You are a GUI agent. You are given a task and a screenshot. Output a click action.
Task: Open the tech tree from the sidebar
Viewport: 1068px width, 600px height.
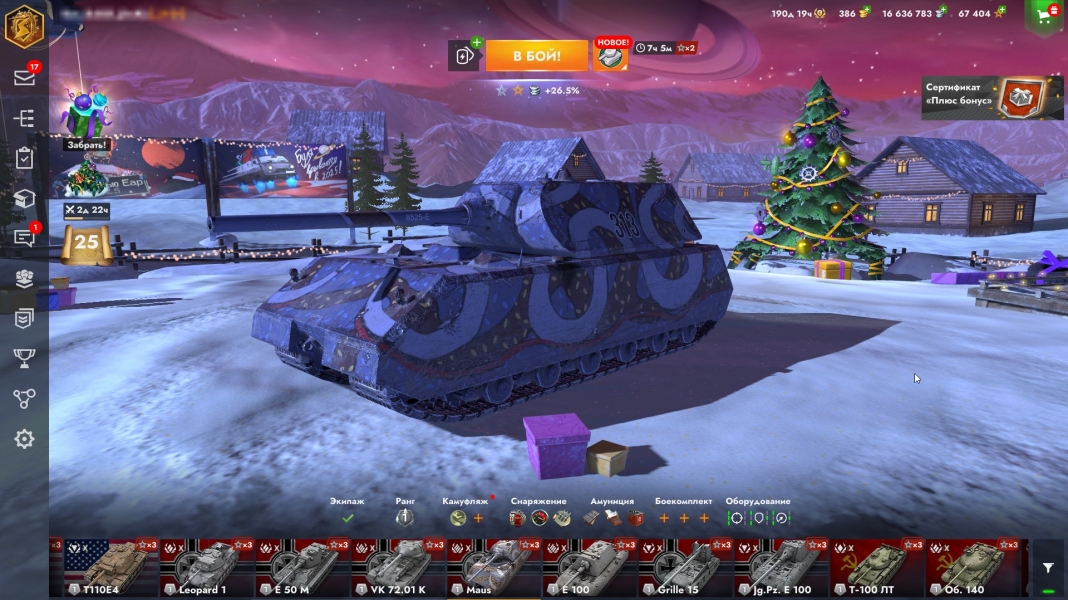pos(24,118)
